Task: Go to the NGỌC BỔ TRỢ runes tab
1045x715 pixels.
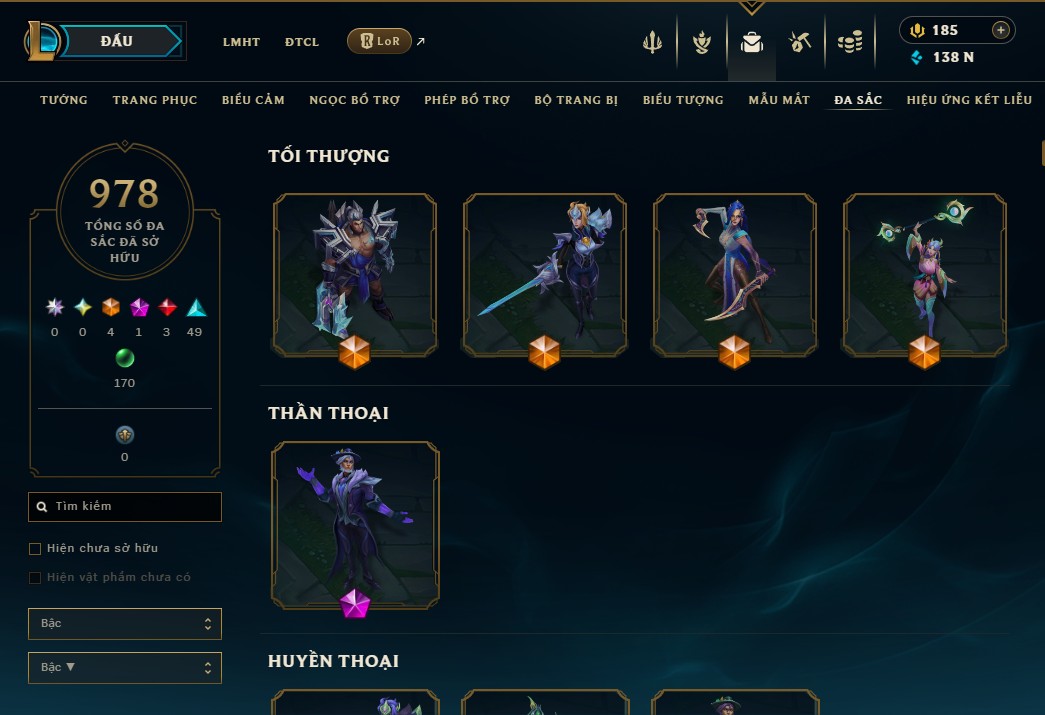Action: click(354, 100)
